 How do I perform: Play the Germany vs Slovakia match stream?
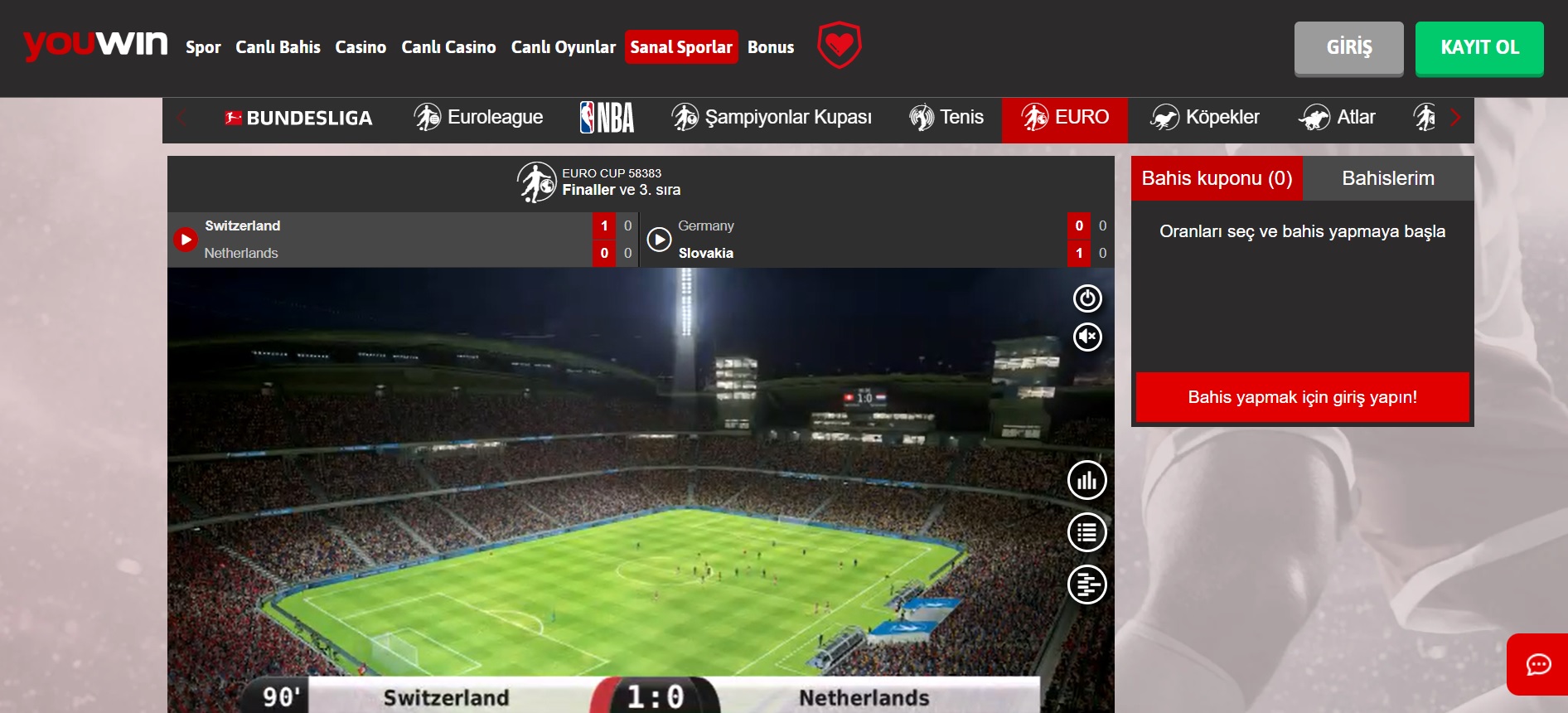tap(659, 240)
